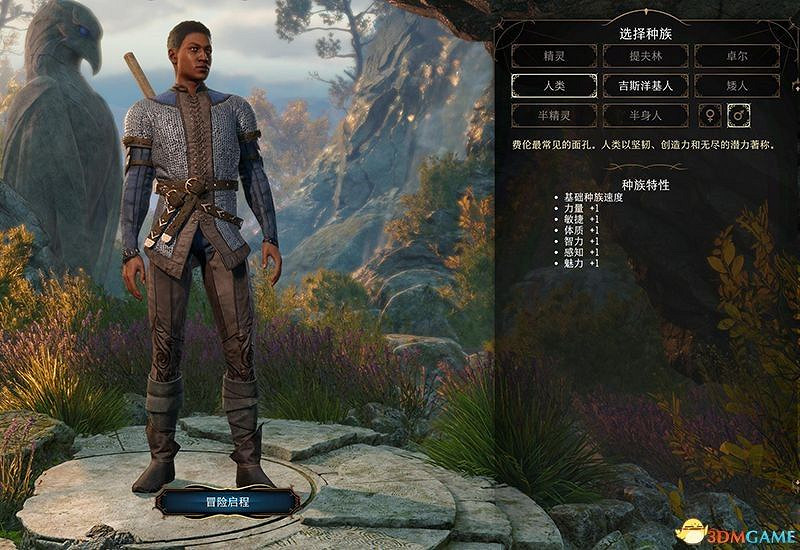Choose the 提夫林 (Tiefling) race
The image size is (800, 550).
click(x=645, y=57)
